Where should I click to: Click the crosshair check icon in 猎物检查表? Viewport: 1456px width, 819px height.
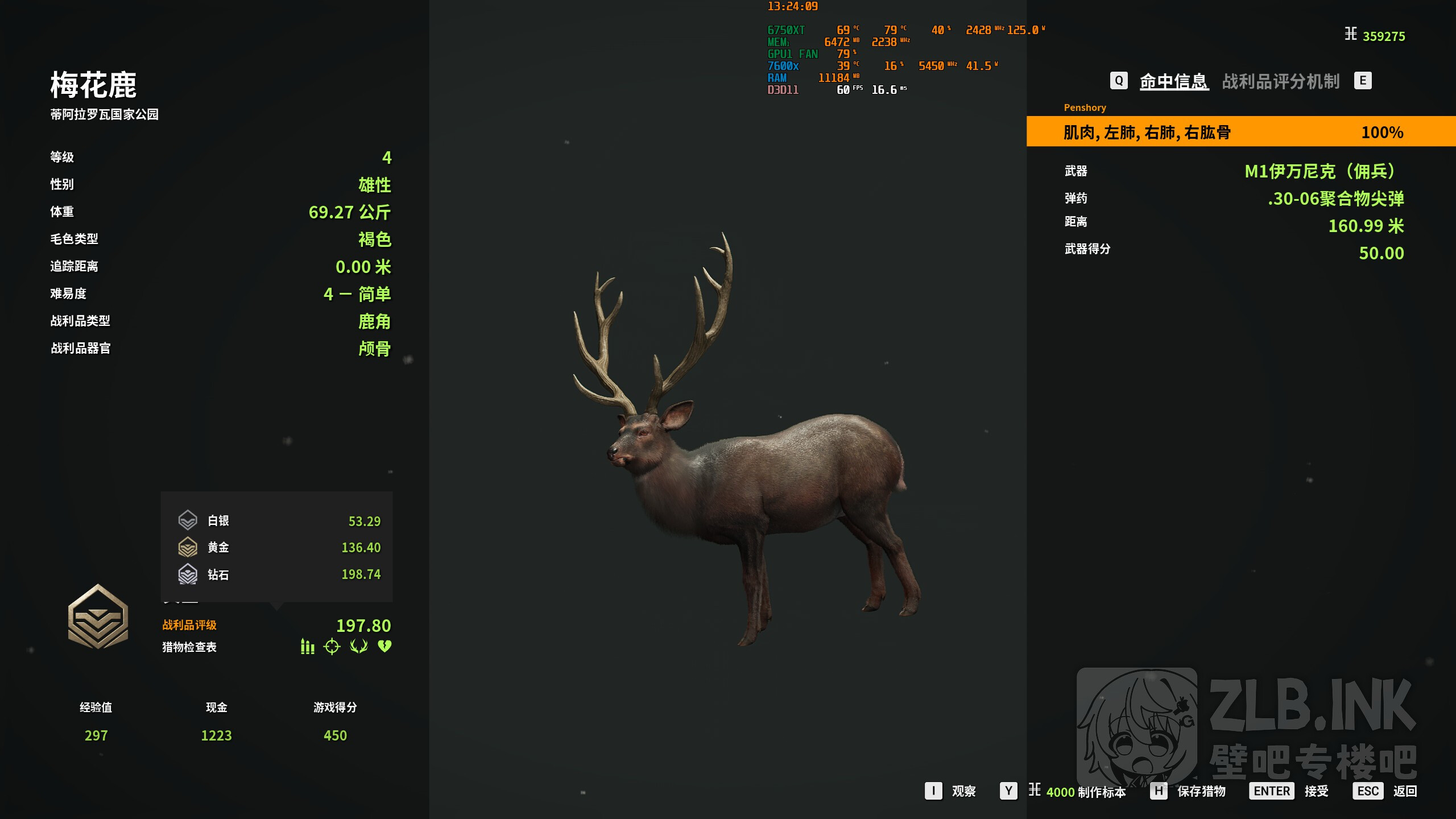click(332, 647)
